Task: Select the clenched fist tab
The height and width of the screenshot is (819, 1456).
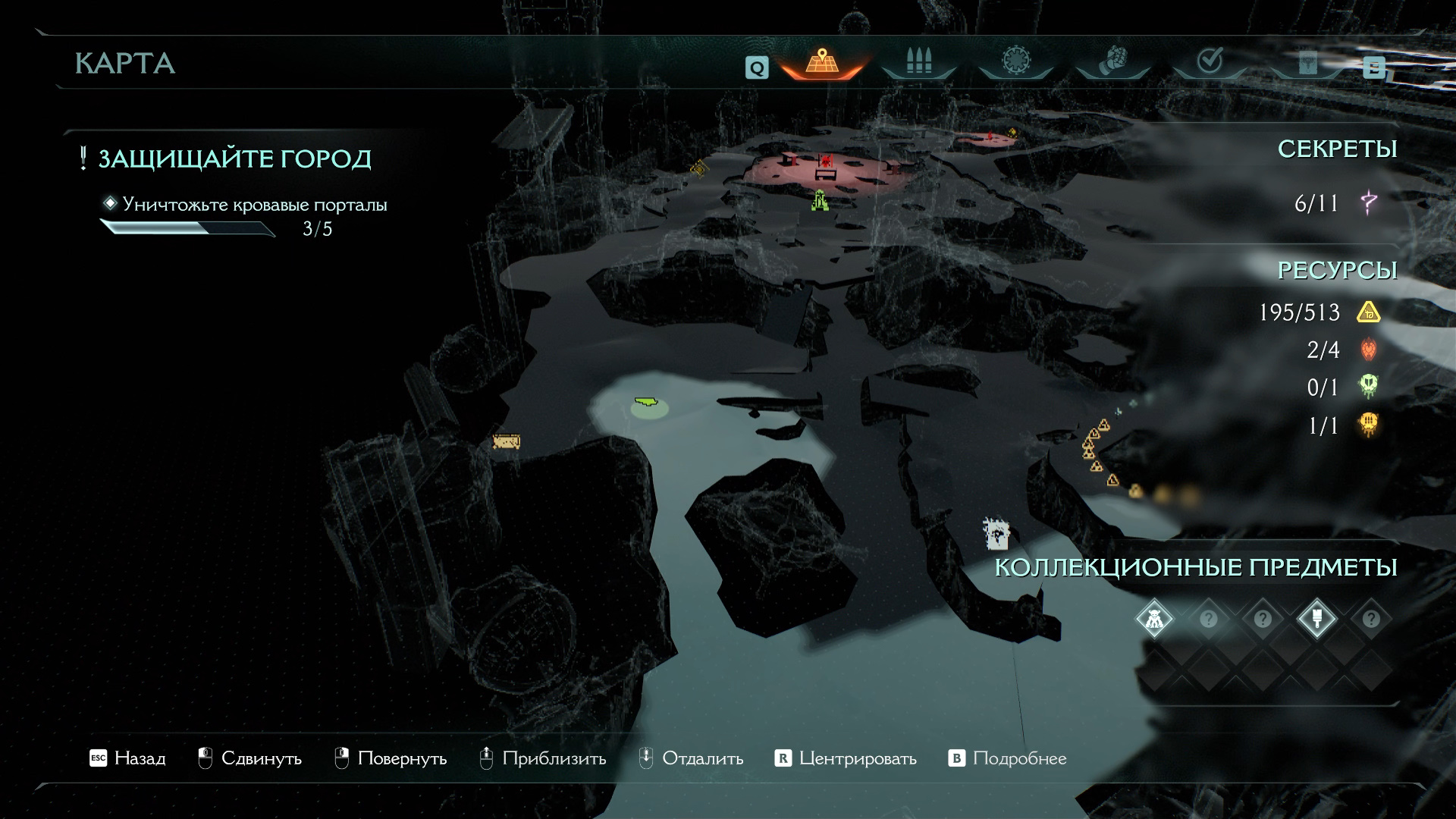Action: tap(1112, 62)
